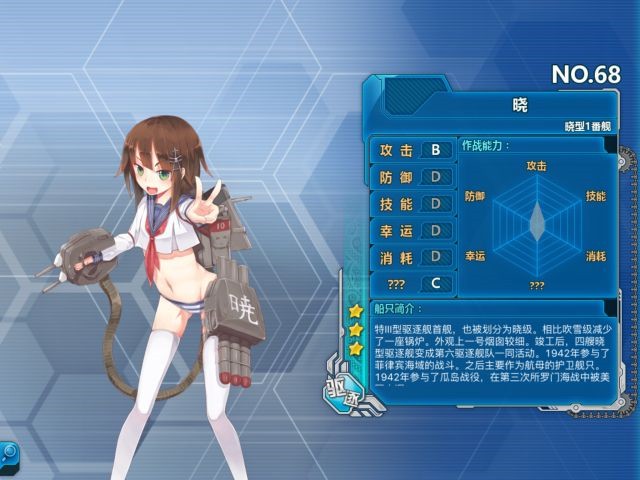Click the magnifying glass zoom icon
Screen dimensions: 640x480
[x=9, y=453]
